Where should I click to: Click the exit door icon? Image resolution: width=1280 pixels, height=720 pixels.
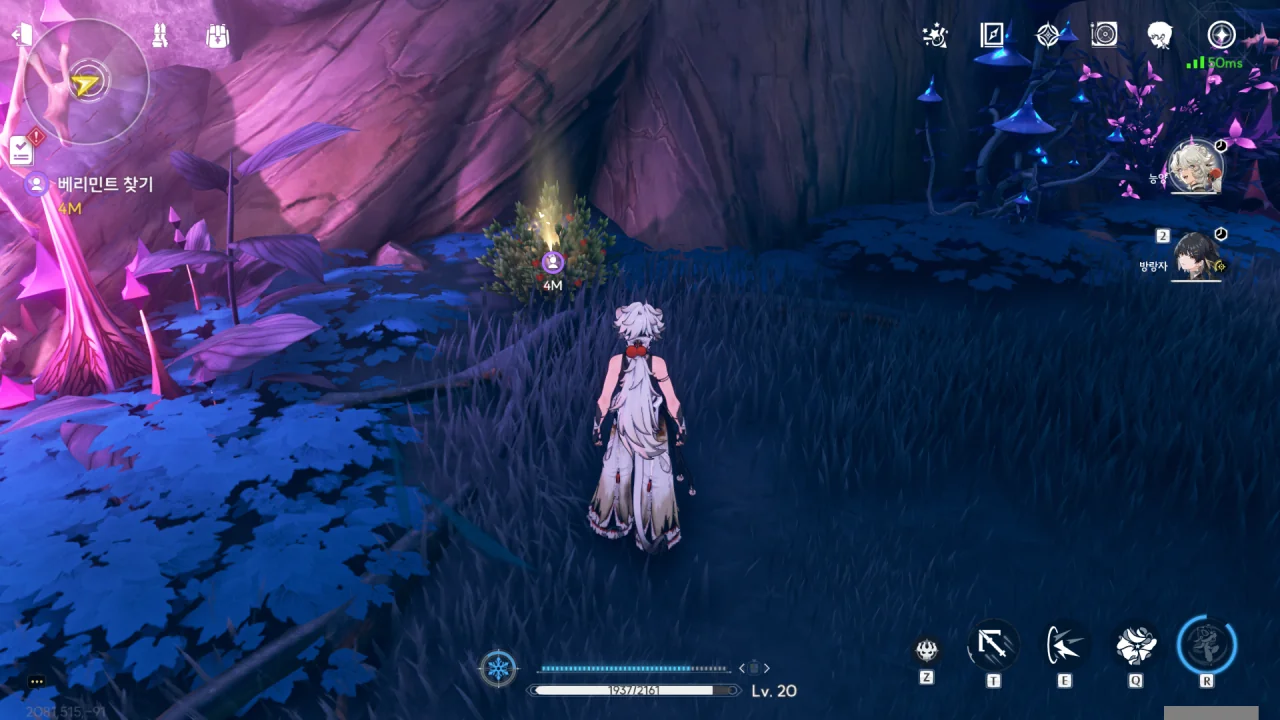[22, 35]
